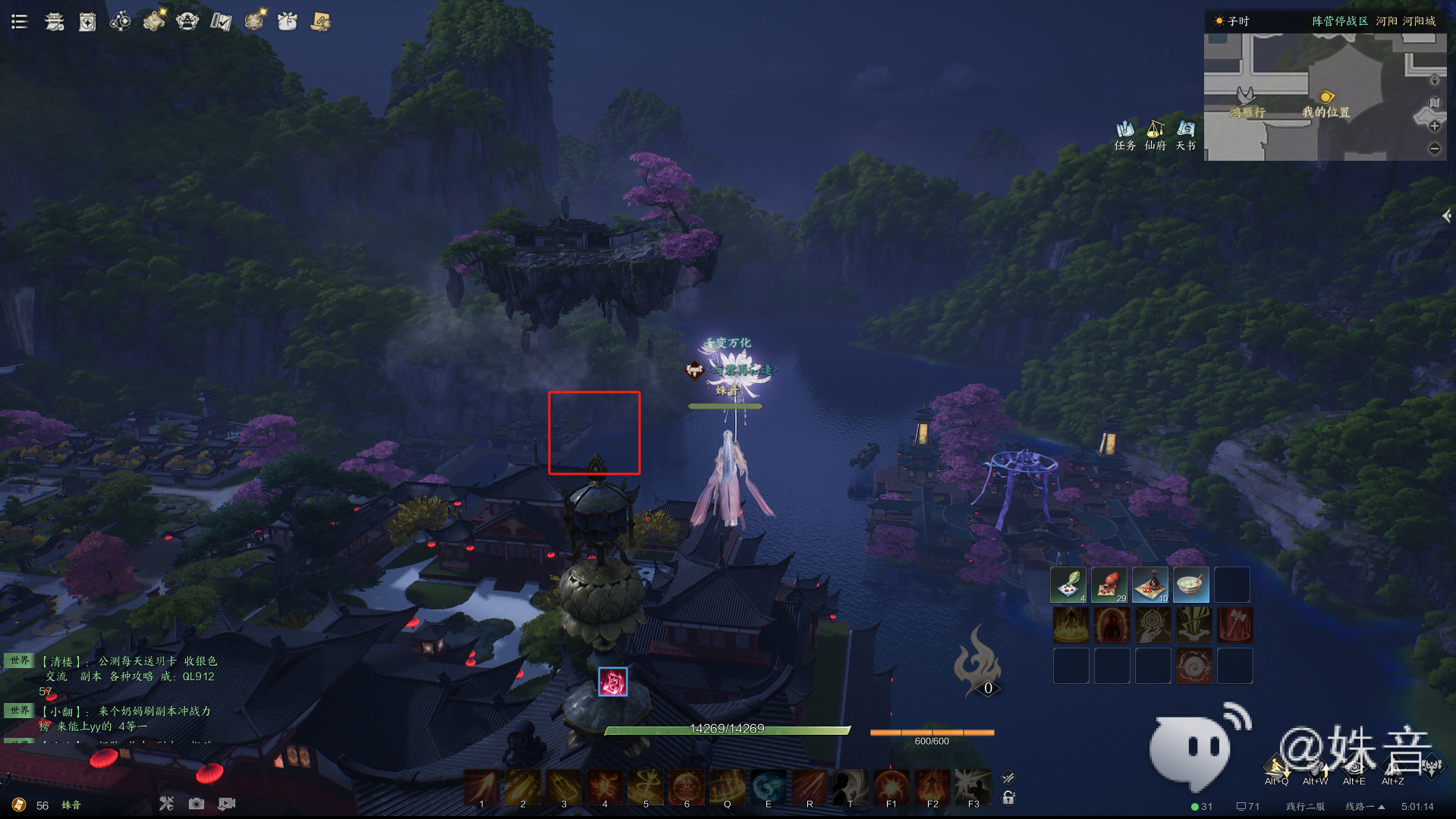Open the constellation orbit icon

tap(121, 21)
